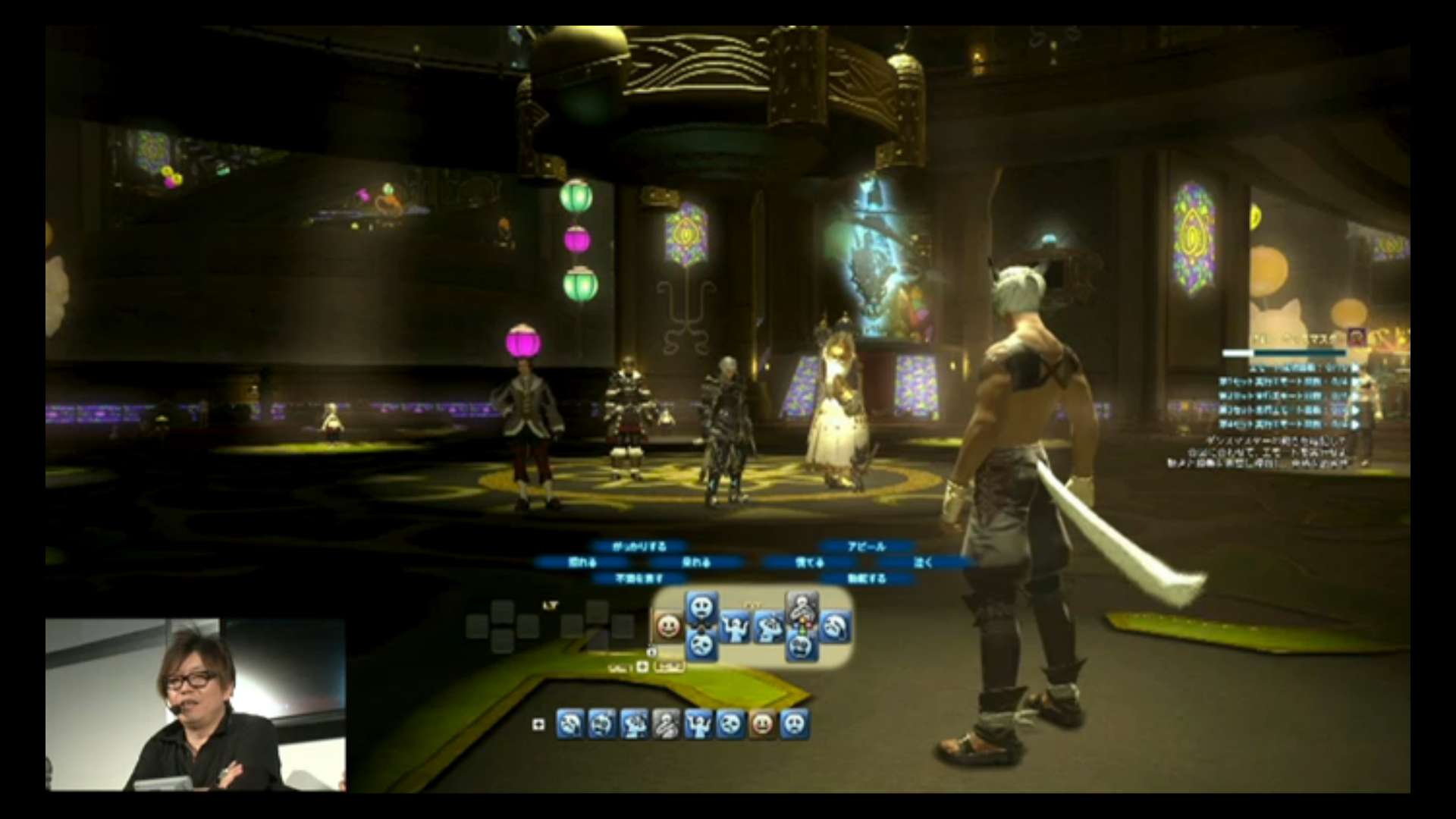Click the grey crossed-arms figure emote on the cross hotbar
Image resolution: width=1456 pixels, height=819 pixels.
pos(802,607)
